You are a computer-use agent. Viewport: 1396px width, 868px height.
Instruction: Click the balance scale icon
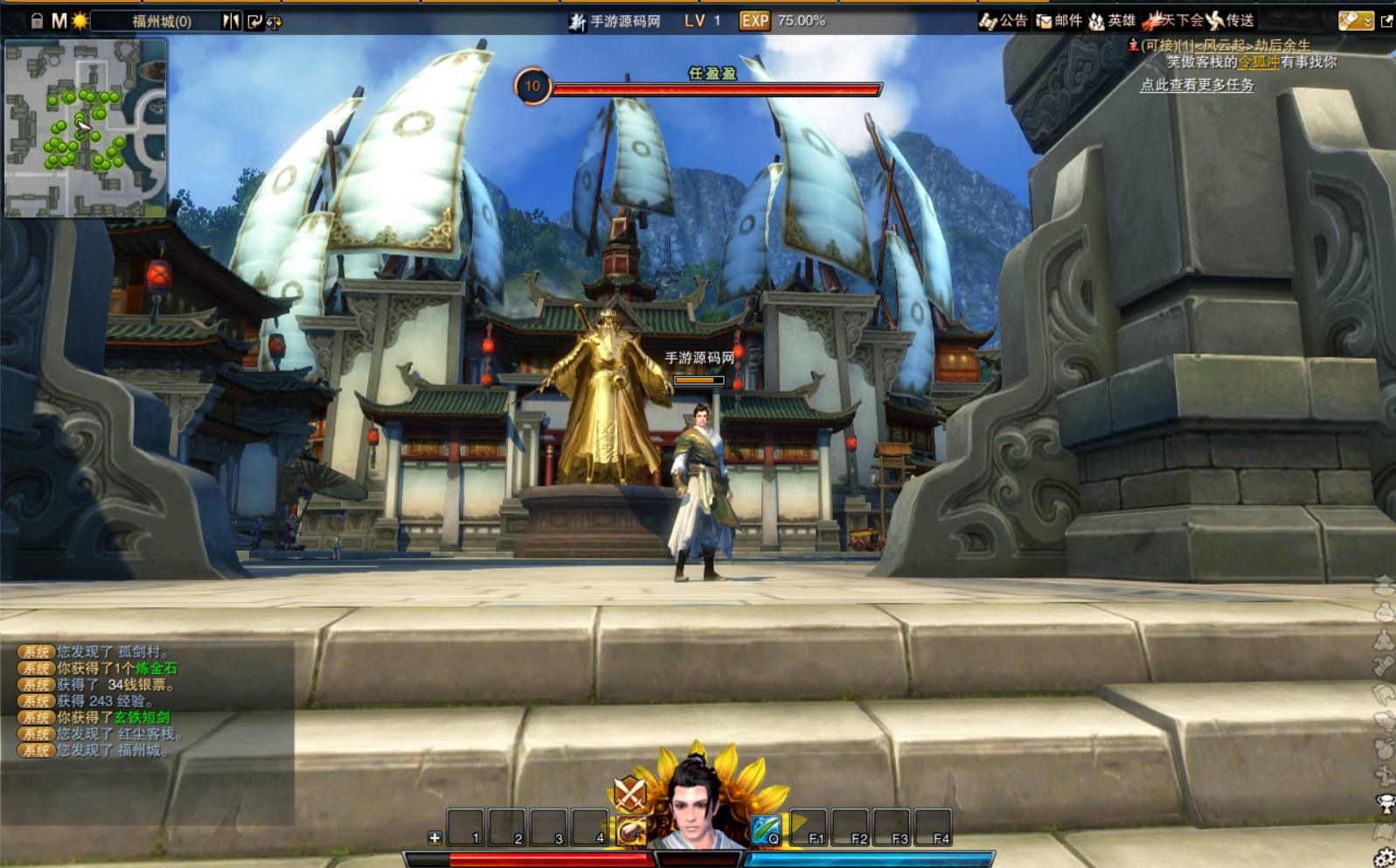274,22
